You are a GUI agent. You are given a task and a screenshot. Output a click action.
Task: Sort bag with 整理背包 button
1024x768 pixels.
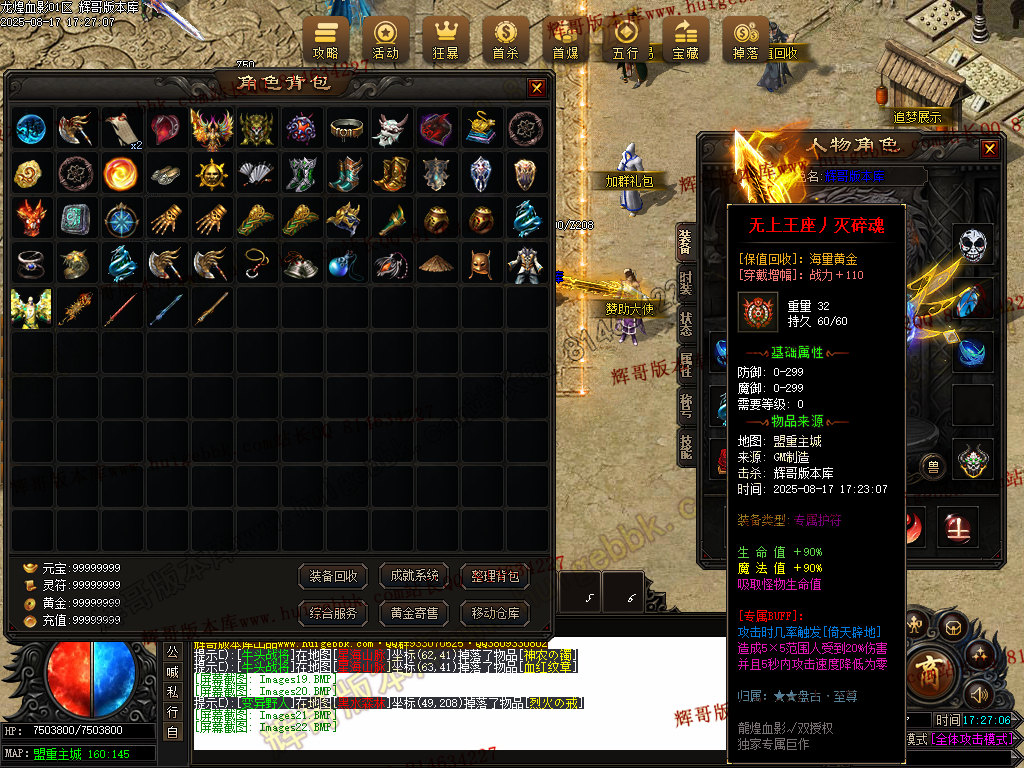pos(495,576)
